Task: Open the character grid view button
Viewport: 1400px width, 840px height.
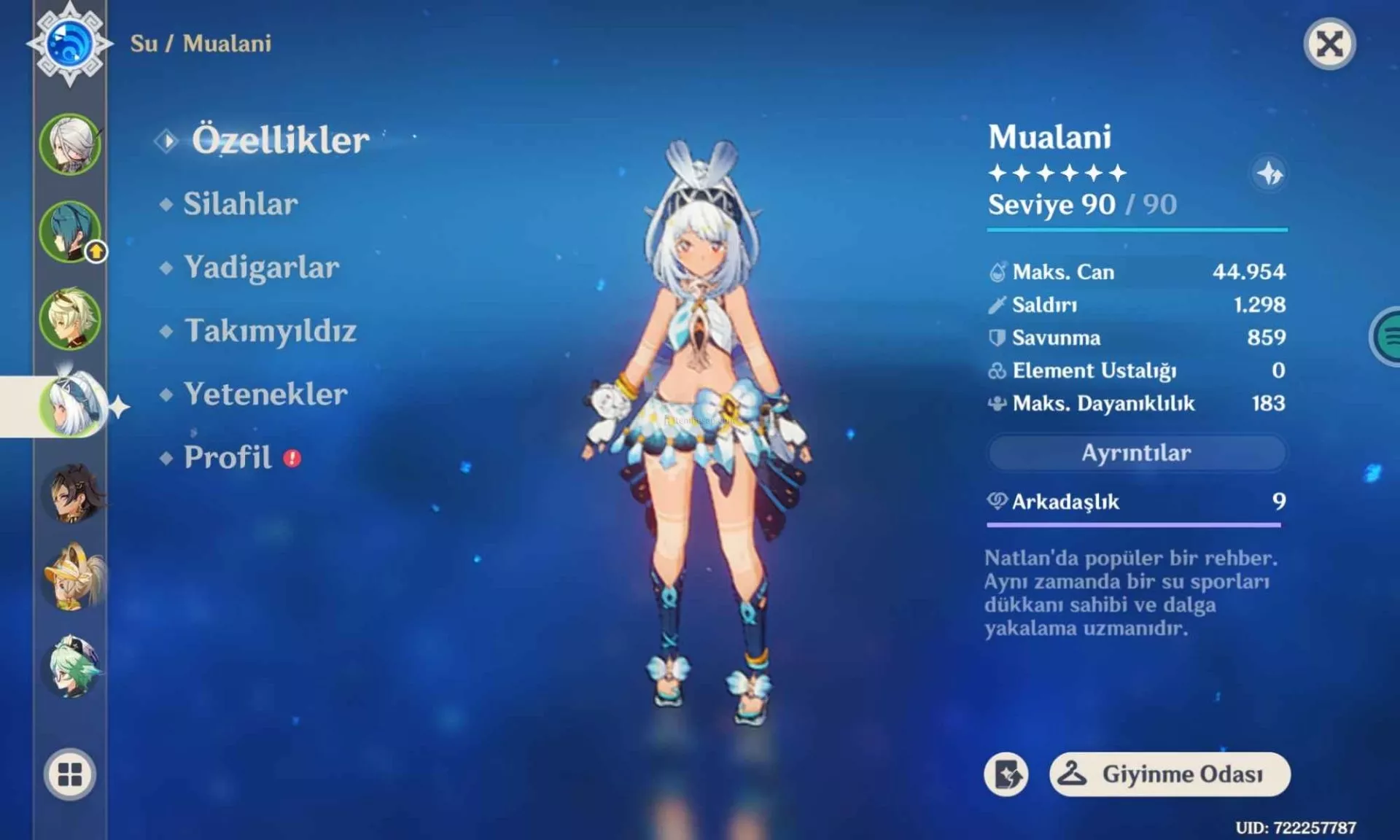Action: [x=70, y=774]
